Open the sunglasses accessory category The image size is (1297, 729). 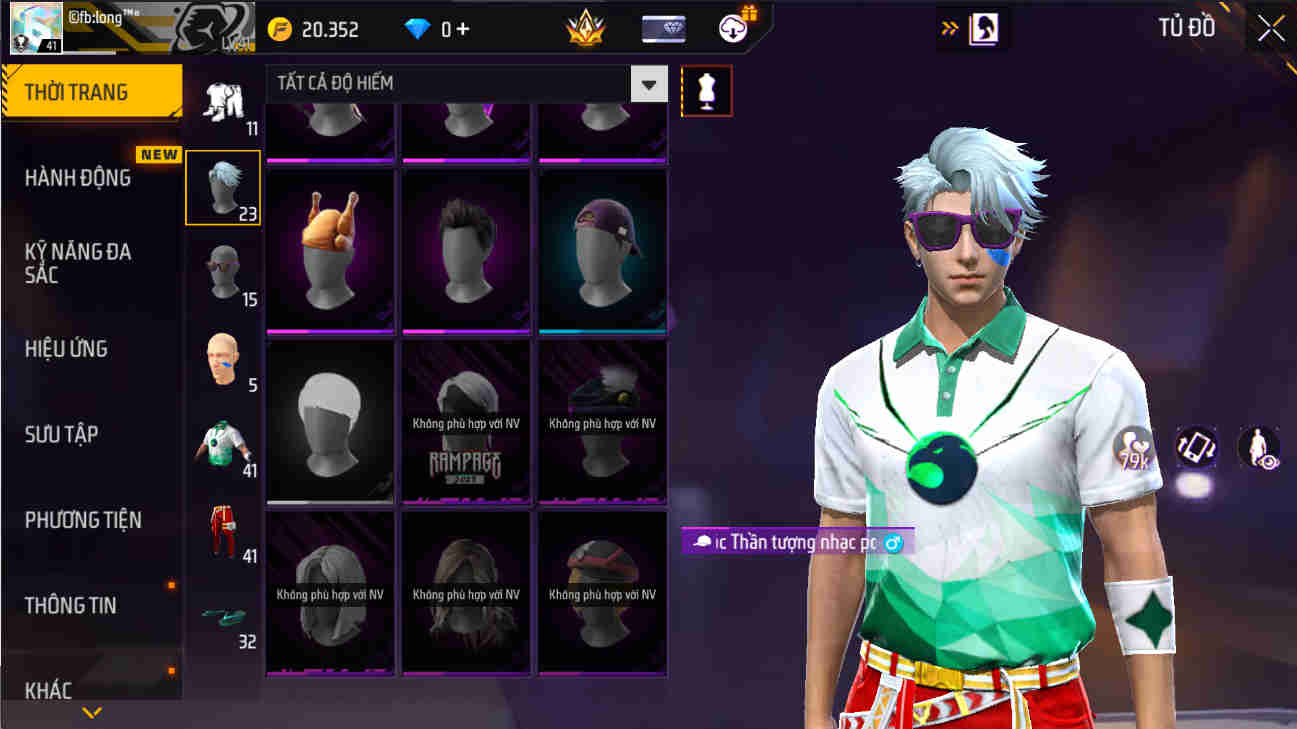[222, 273]
